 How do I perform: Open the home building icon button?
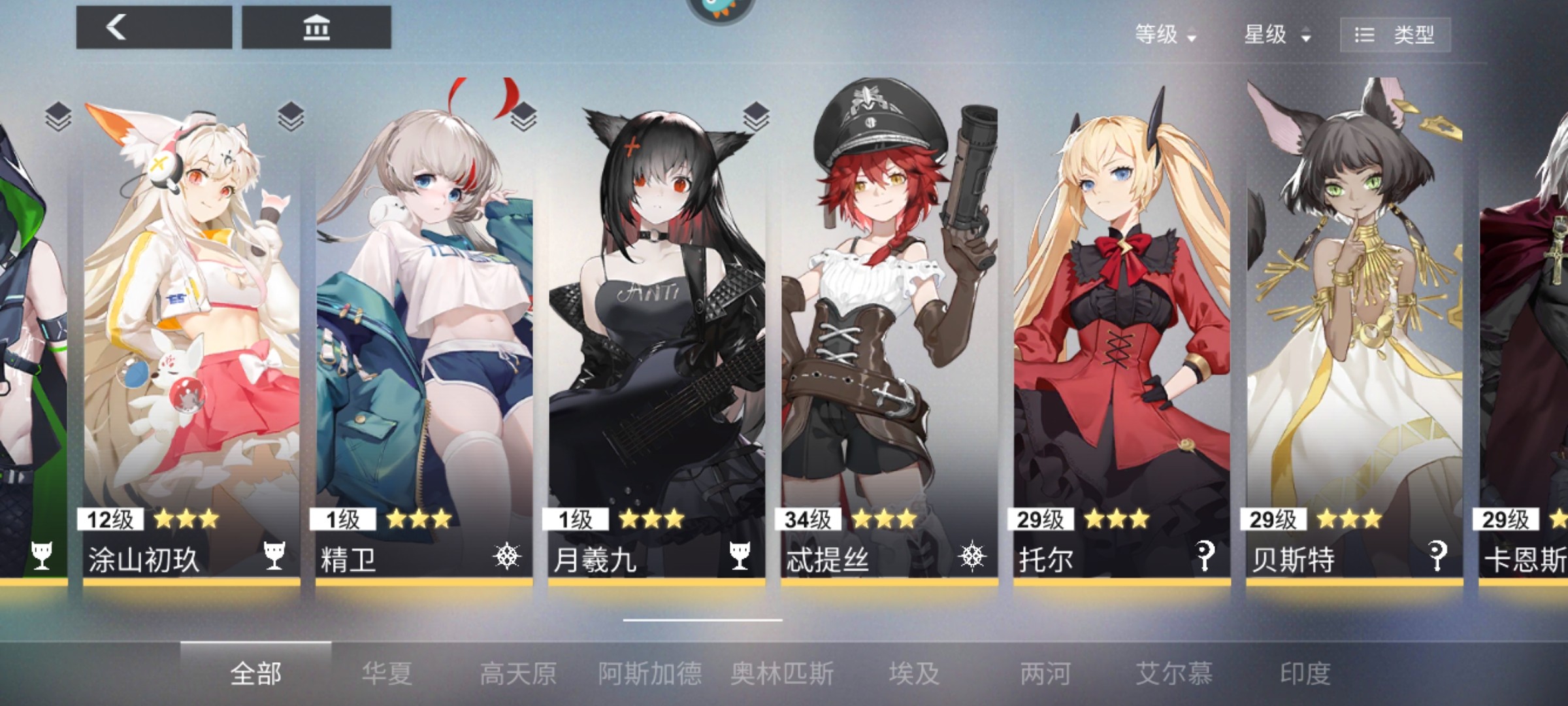(x=316, y=27)
